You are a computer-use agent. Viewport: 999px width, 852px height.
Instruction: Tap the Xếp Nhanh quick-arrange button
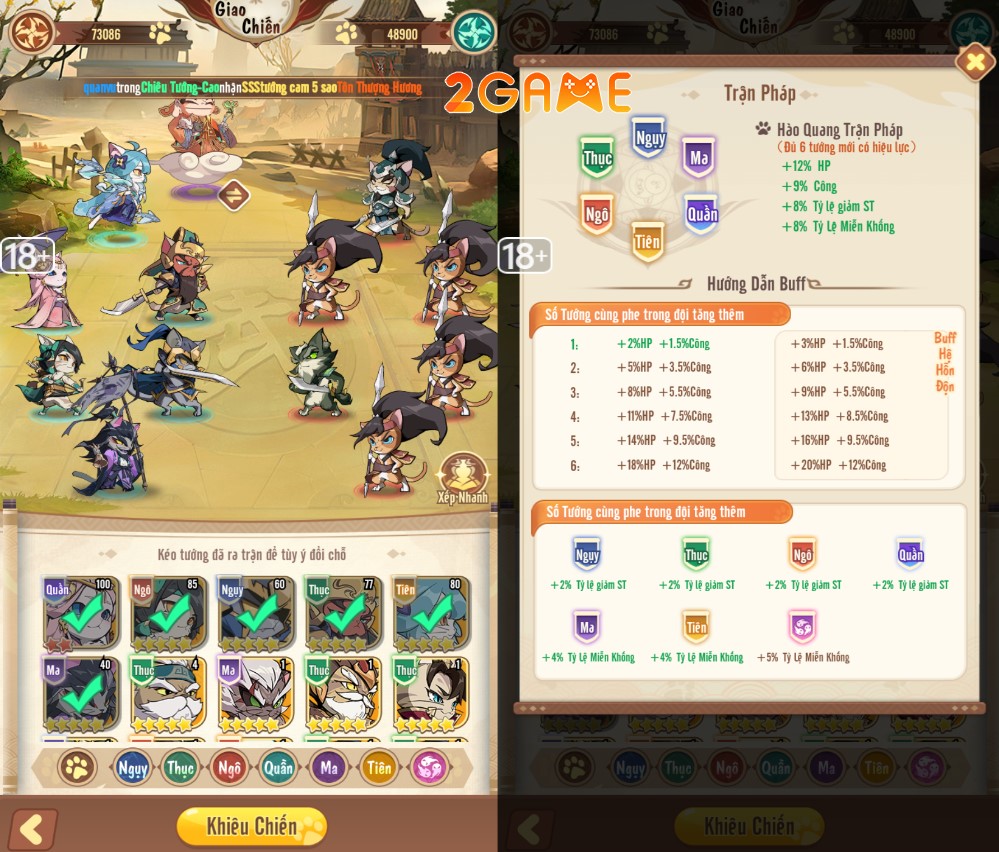464,477
